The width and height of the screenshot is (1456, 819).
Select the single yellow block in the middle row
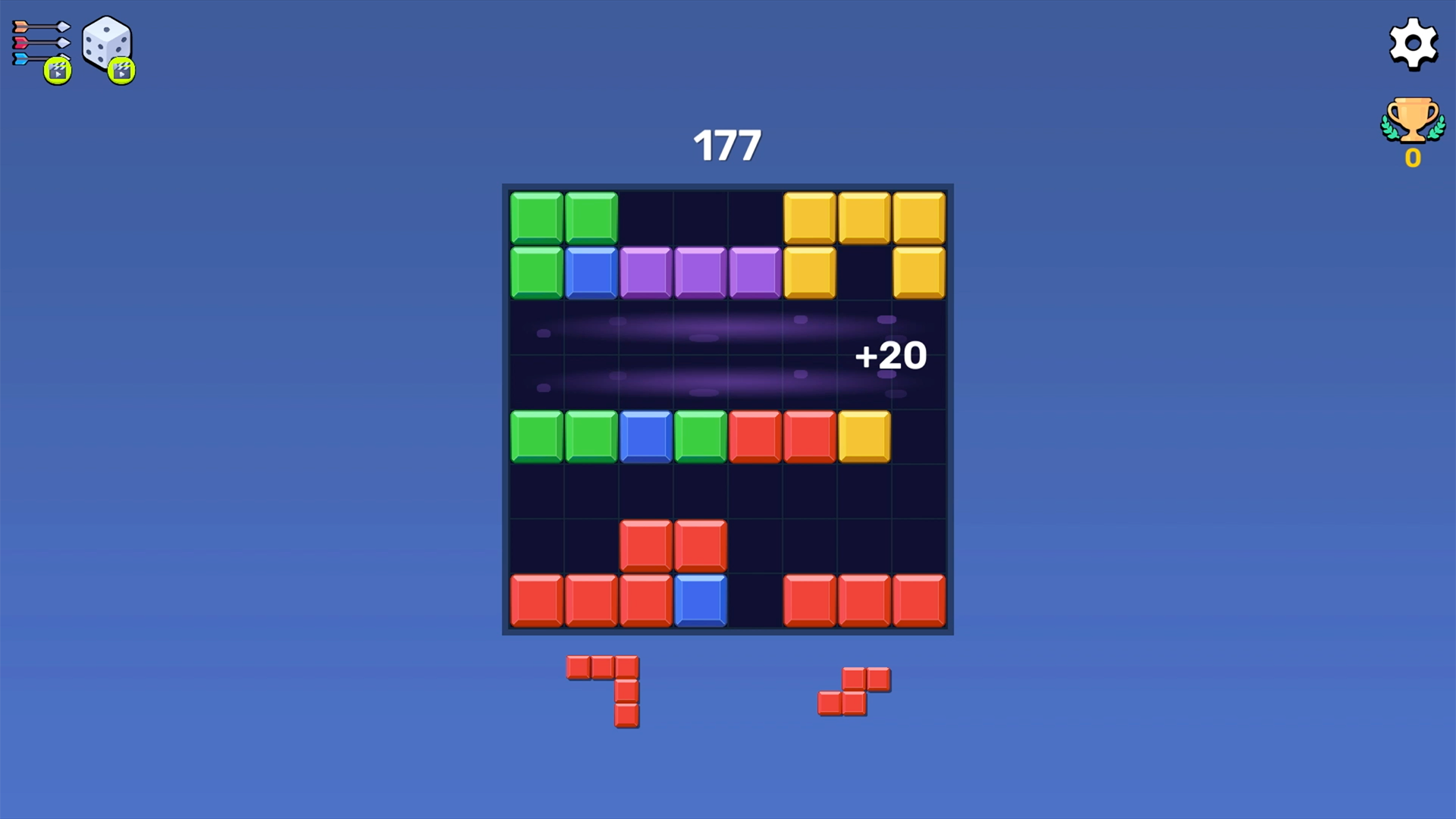point(863,437)
